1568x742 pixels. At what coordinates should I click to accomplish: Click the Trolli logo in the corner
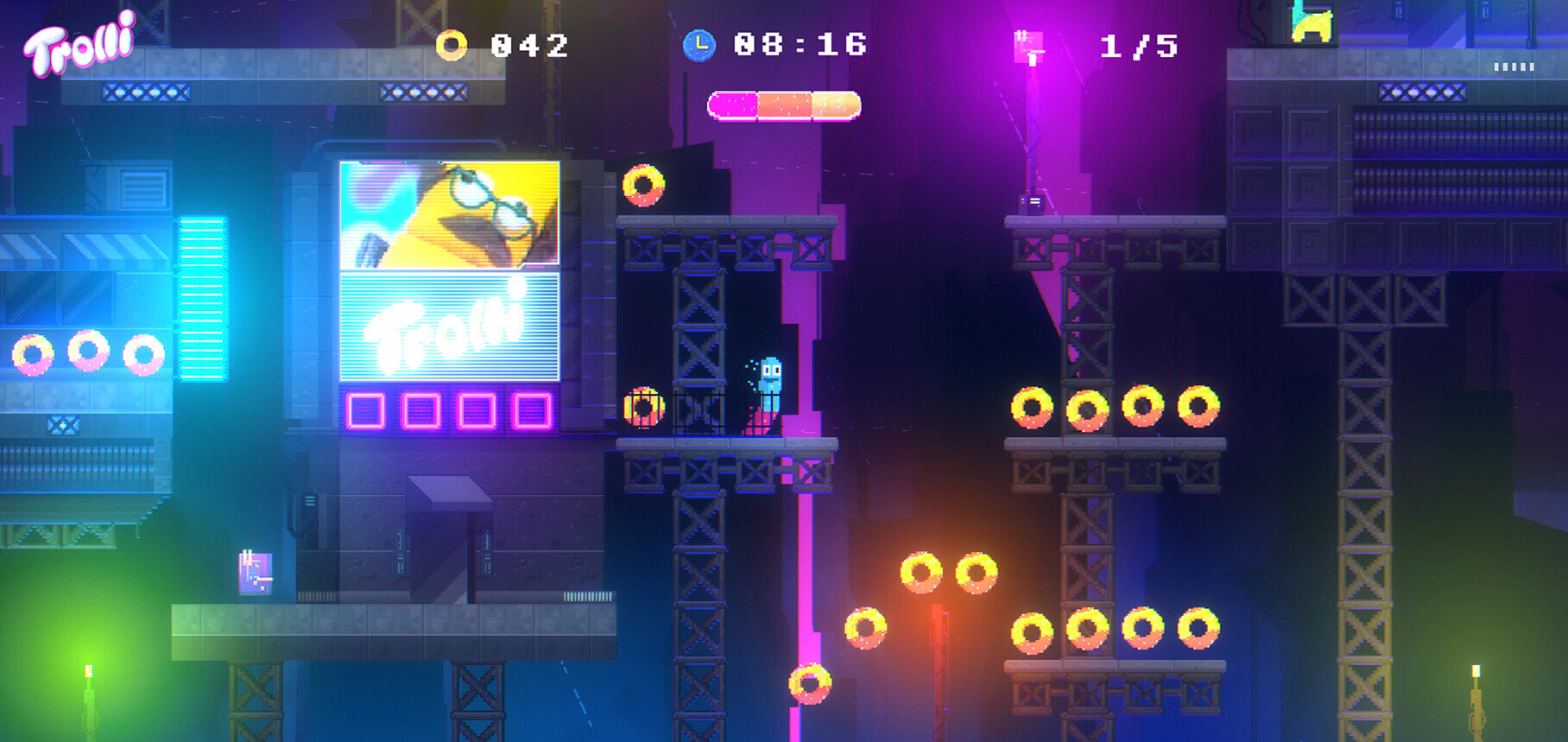coord(79,45)
